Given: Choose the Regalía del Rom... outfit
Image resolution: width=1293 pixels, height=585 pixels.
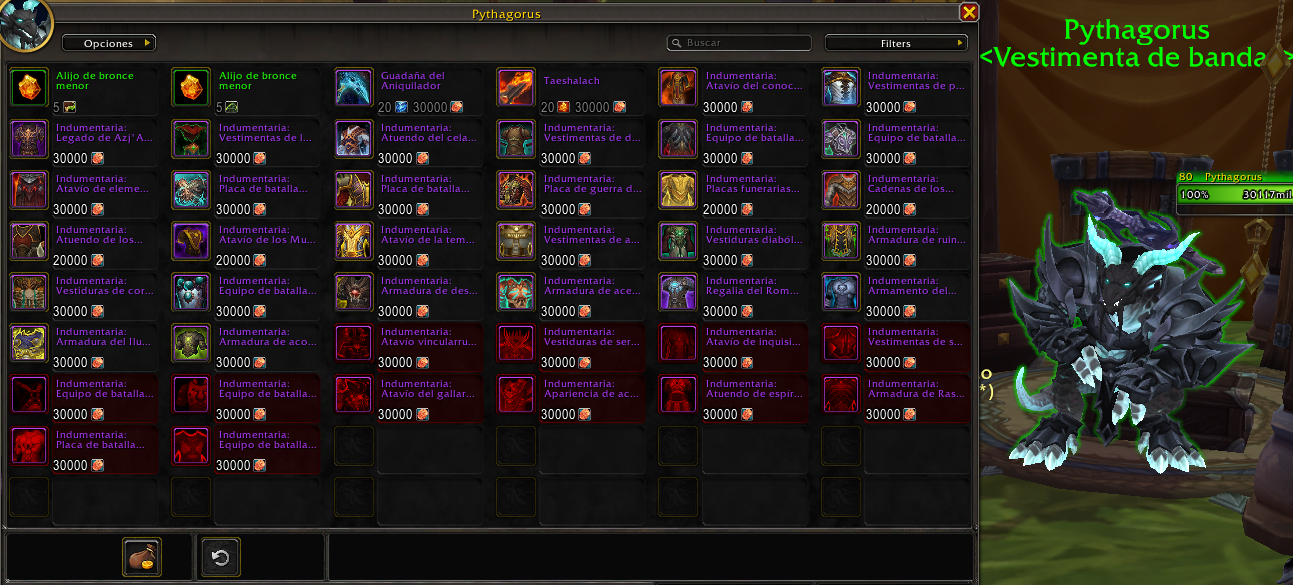Looking at the screenshot, I should click(678, 293).
